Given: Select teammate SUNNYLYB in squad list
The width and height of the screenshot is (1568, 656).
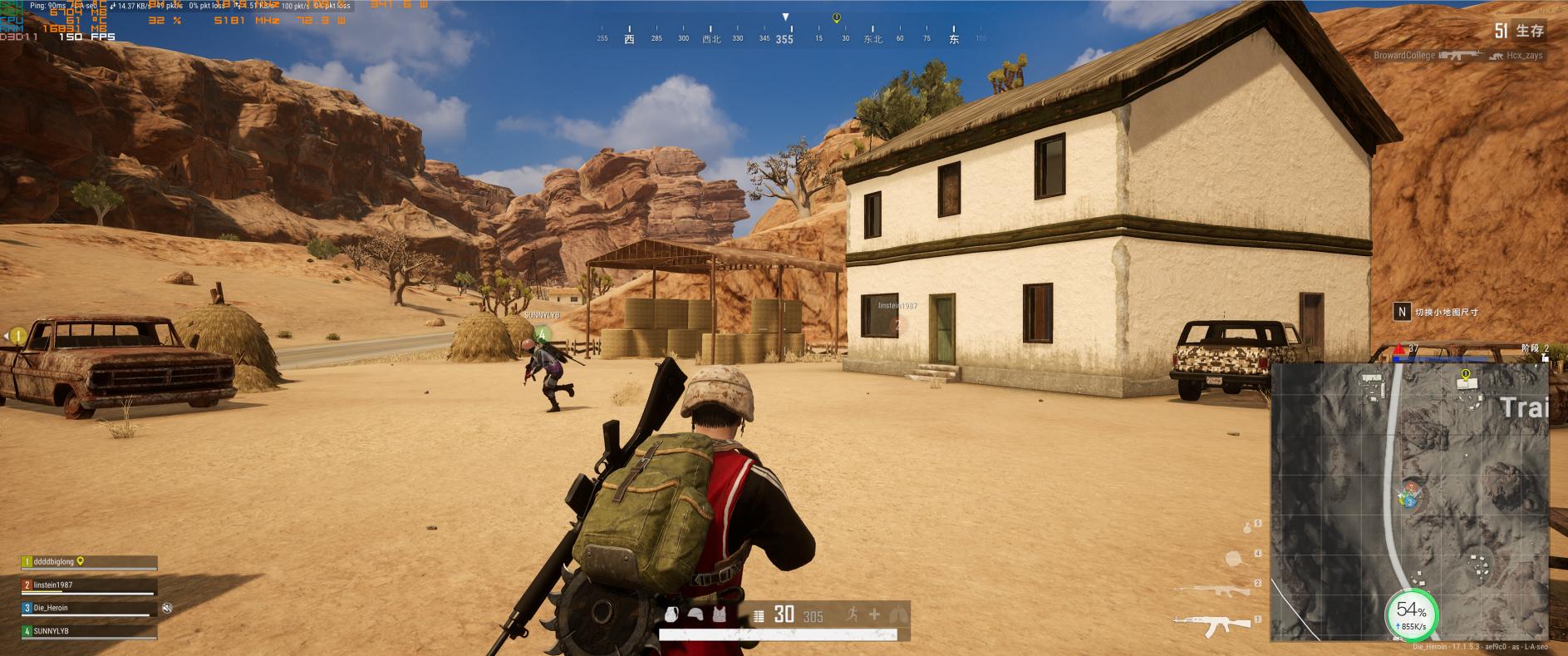Looking at the screenshot, I should click(x=89, y=632).
